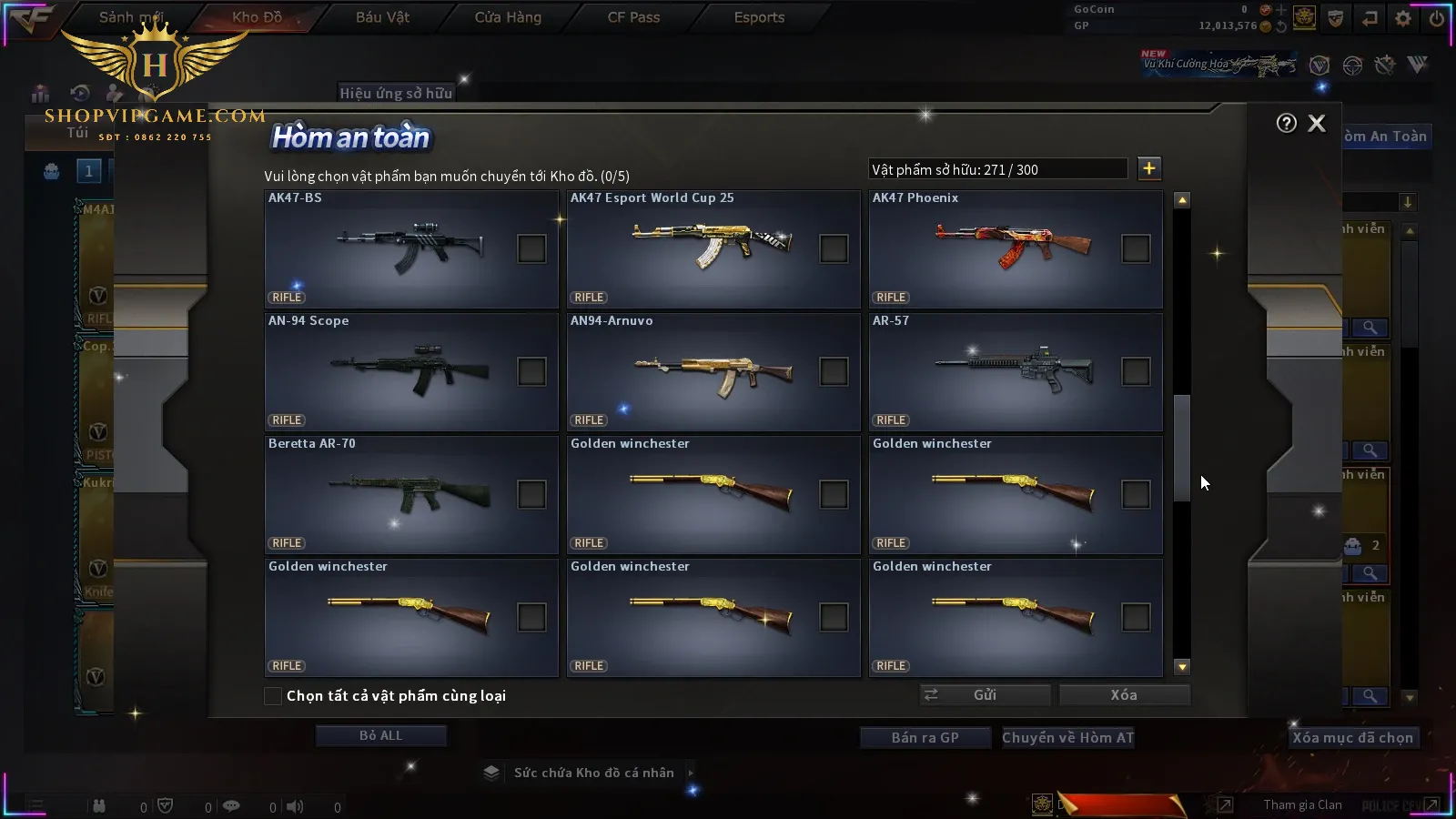Viewport: 1456px width, 819px height.
Task: Expand storage with the yellow plus button
Action: (1149, 168)
